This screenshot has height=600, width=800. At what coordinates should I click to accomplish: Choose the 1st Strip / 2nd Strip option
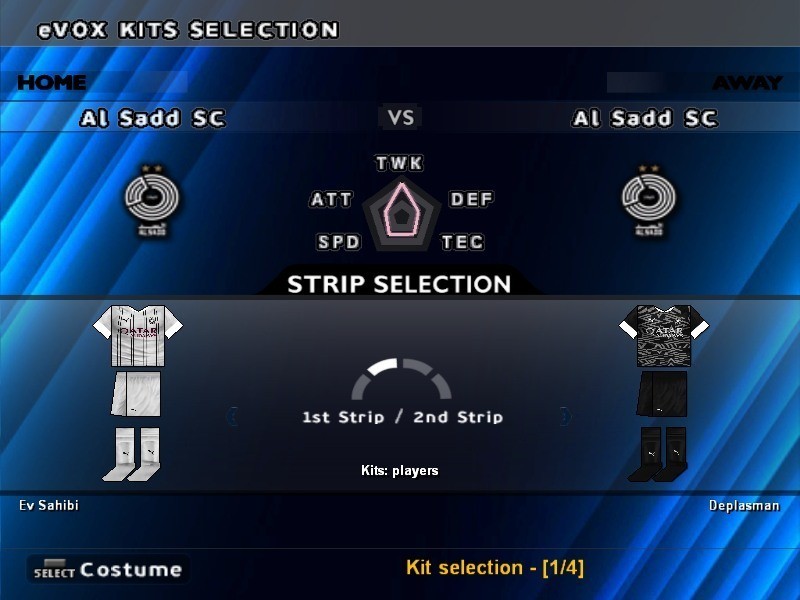(402, 416)
